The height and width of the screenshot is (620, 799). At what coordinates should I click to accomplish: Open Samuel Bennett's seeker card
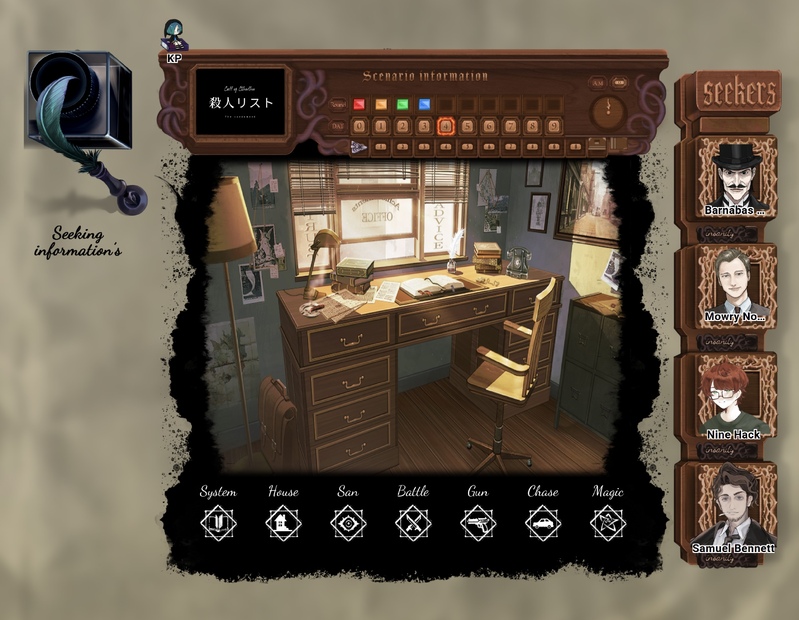coord(736,507)
